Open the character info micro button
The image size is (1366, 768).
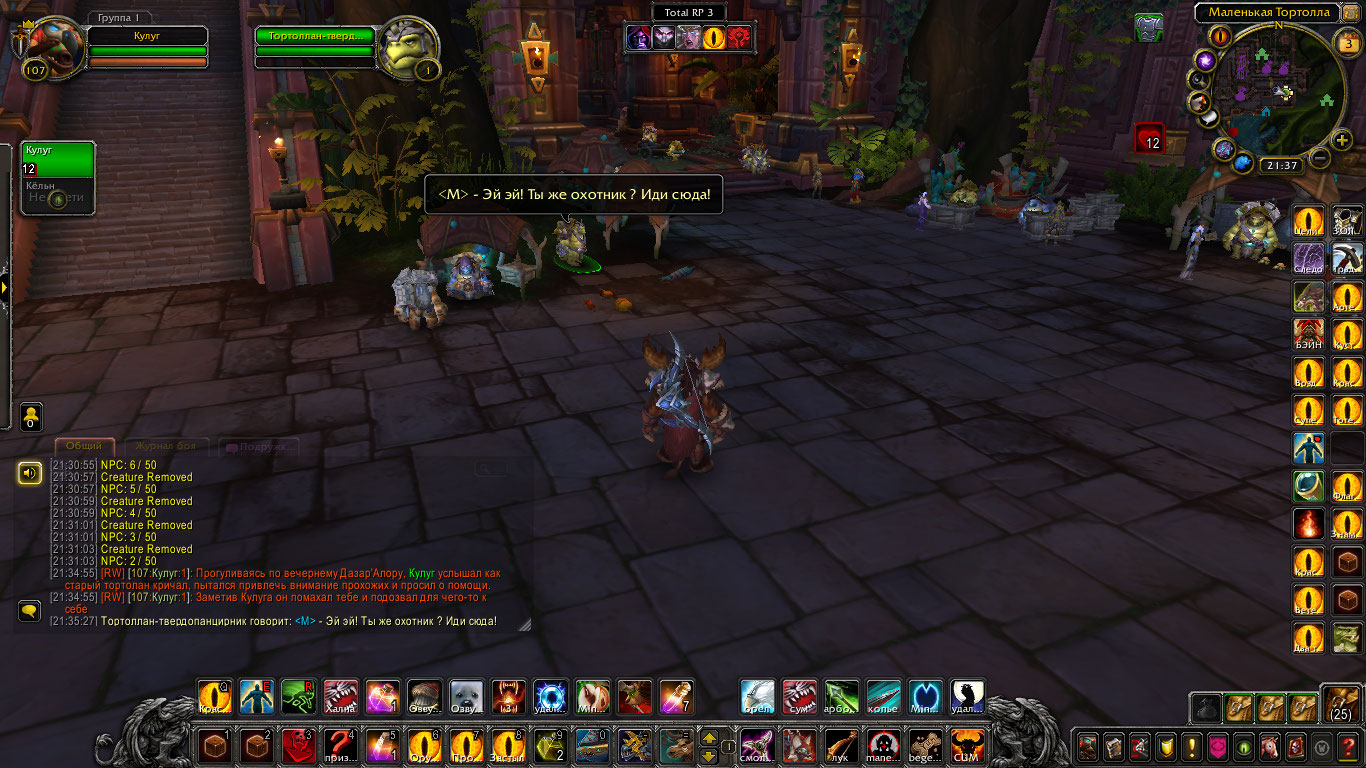tap(1088, 746)
